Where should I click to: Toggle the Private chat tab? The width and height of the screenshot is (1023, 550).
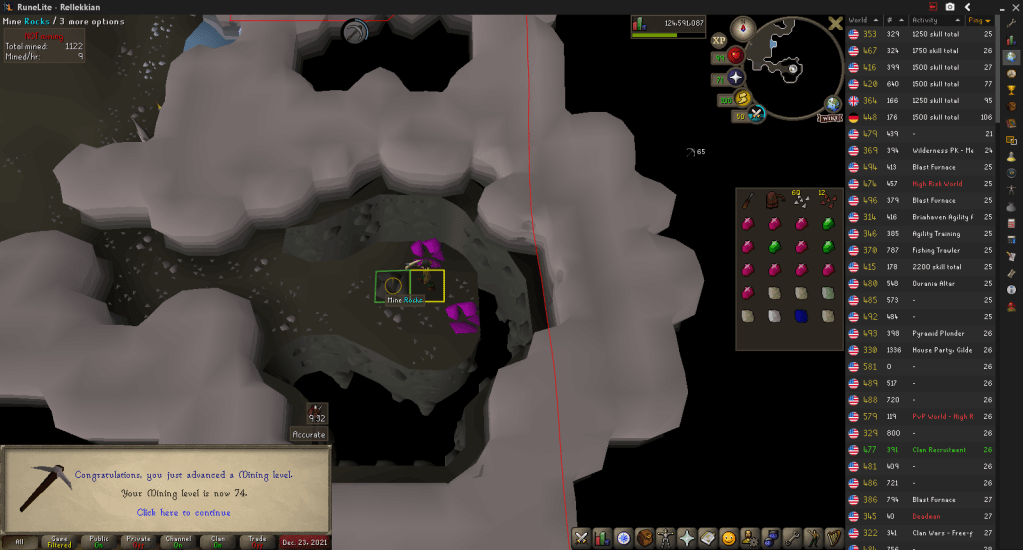coord(138,541)
